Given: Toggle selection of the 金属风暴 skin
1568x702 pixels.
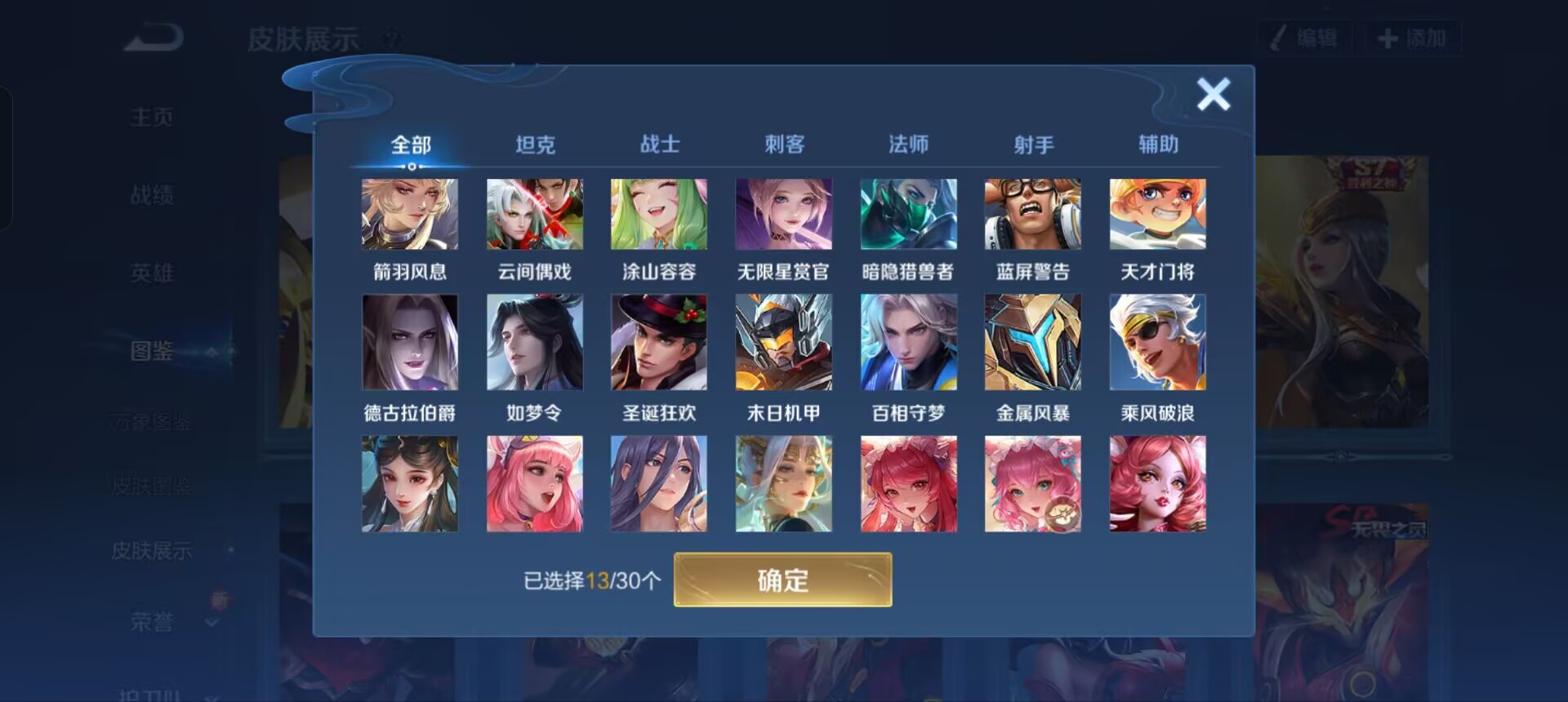Looking at the screenshot, I should point(1033,342).
